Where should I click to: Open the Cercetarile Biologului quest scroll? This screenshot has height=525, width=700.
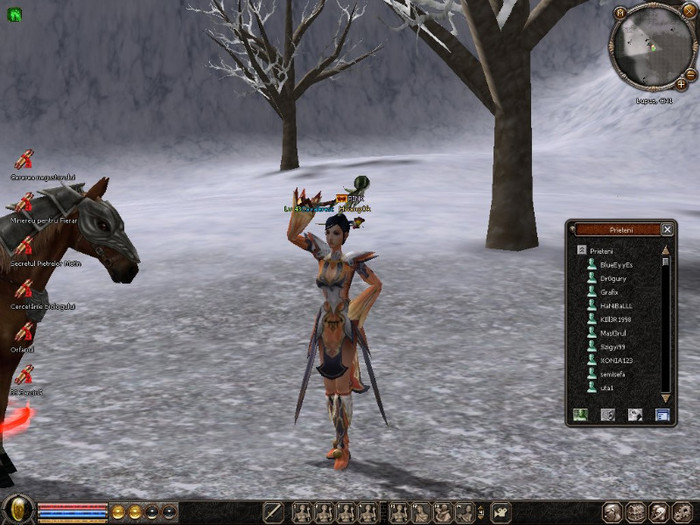[24, 289]
